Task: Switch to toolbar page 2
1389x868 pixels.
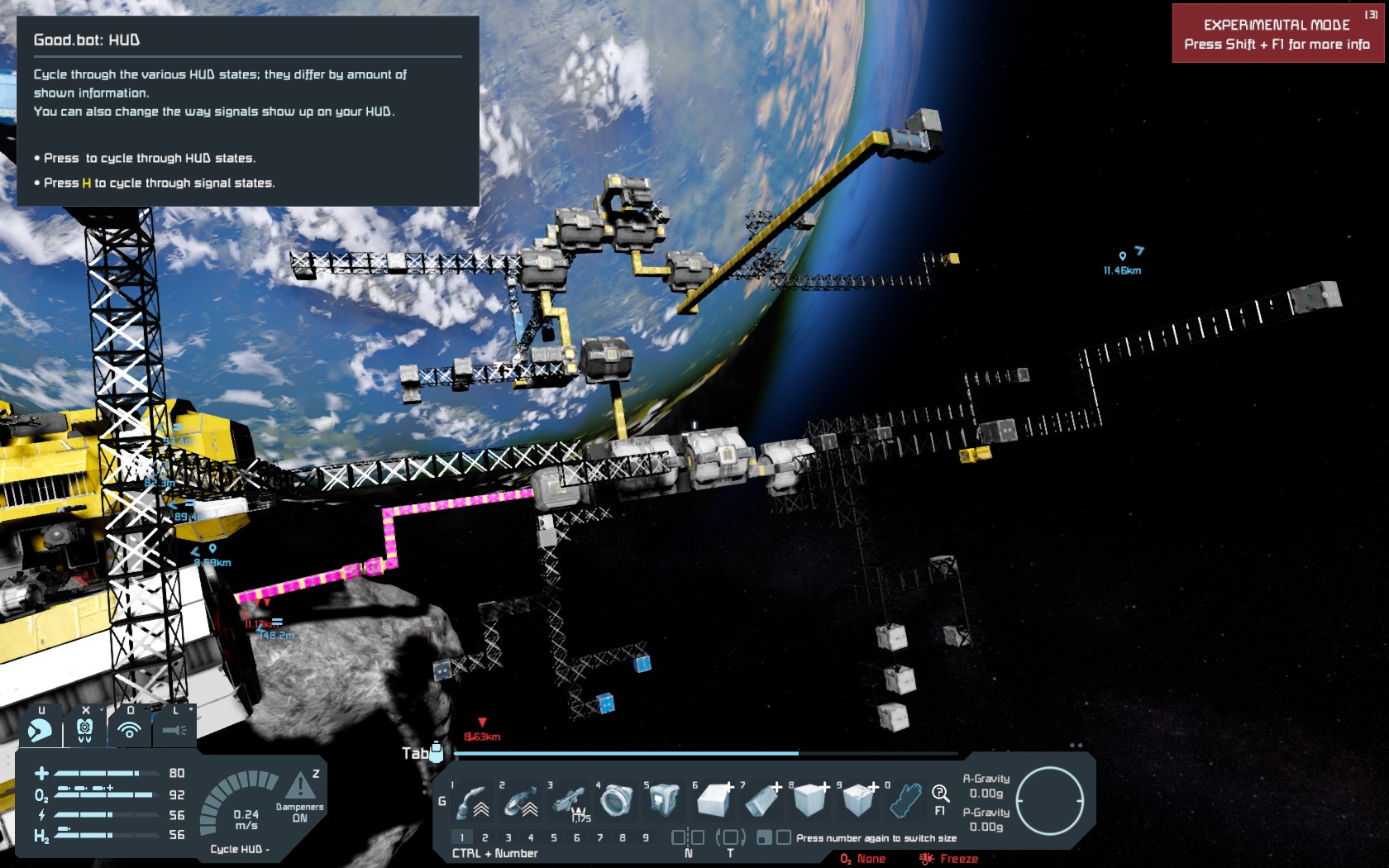Action: (x=485, y=837)
